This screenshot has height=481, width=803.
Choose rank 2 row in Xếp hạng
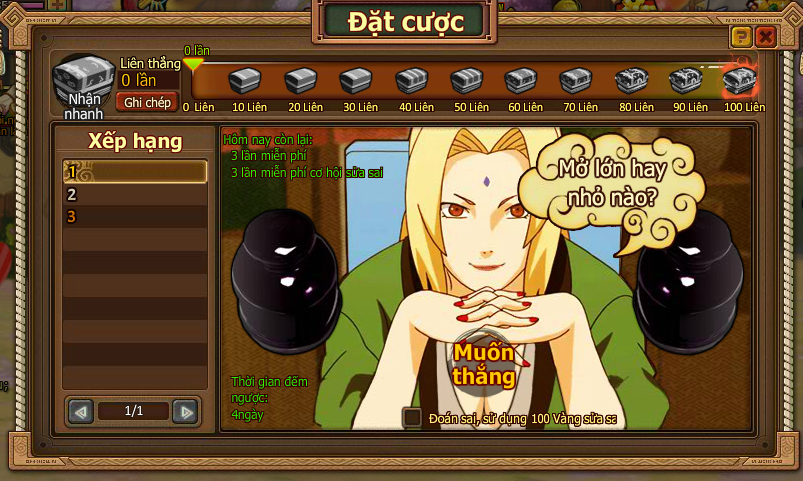click(x=135, y=194)
